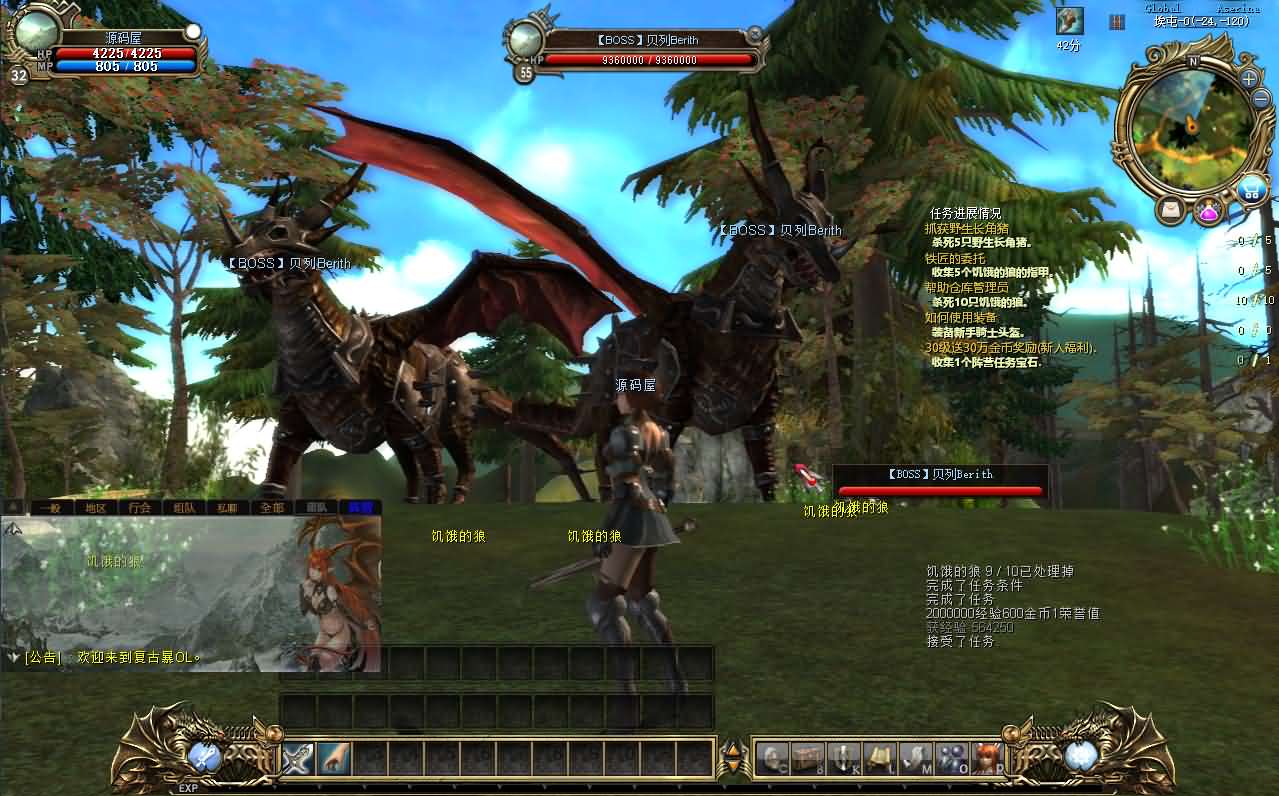Open the mail envelope icon

1170,210
